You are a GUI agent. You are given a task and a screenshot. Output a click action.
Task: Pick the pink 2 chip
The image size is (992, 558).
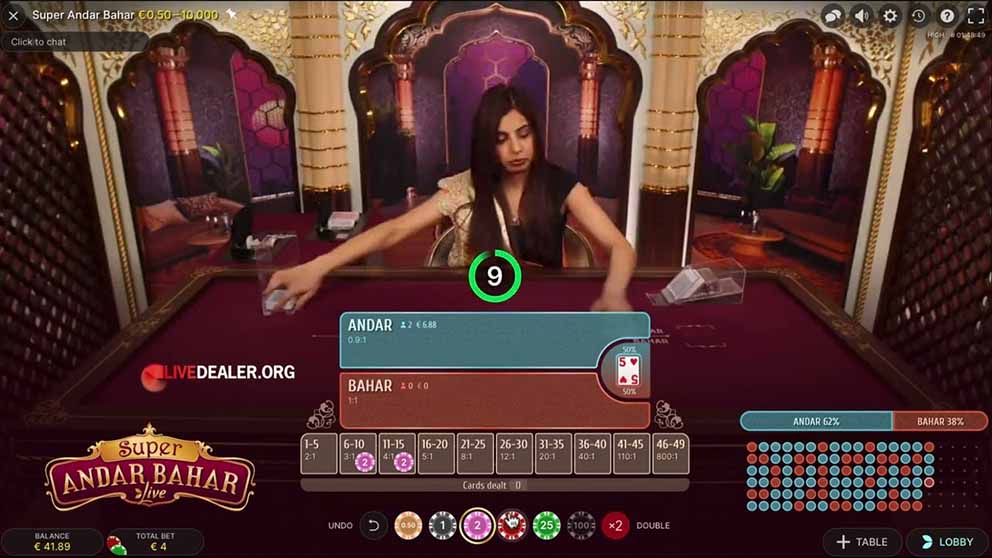(x=477, y=525)
